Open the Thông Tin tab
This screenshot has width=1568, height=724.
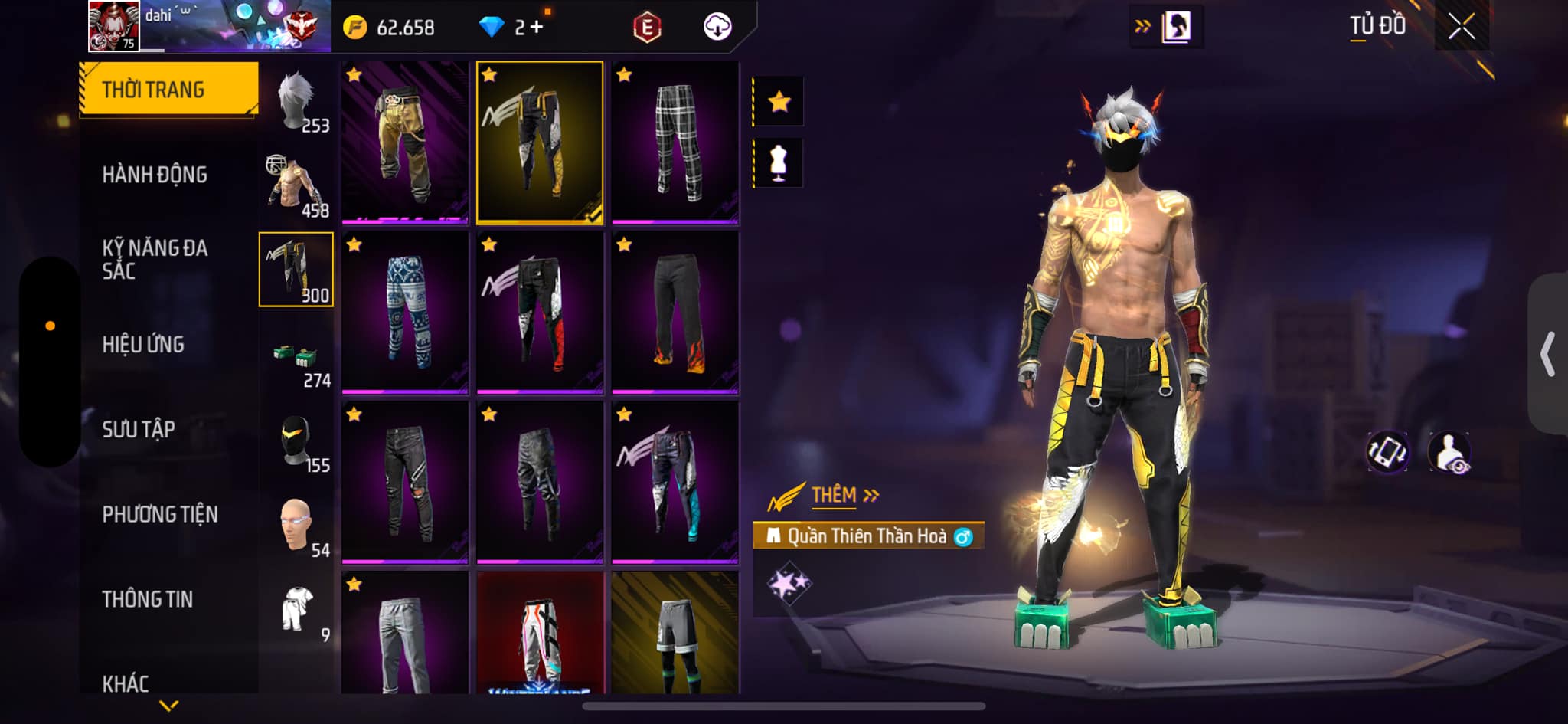coord(148,599)
